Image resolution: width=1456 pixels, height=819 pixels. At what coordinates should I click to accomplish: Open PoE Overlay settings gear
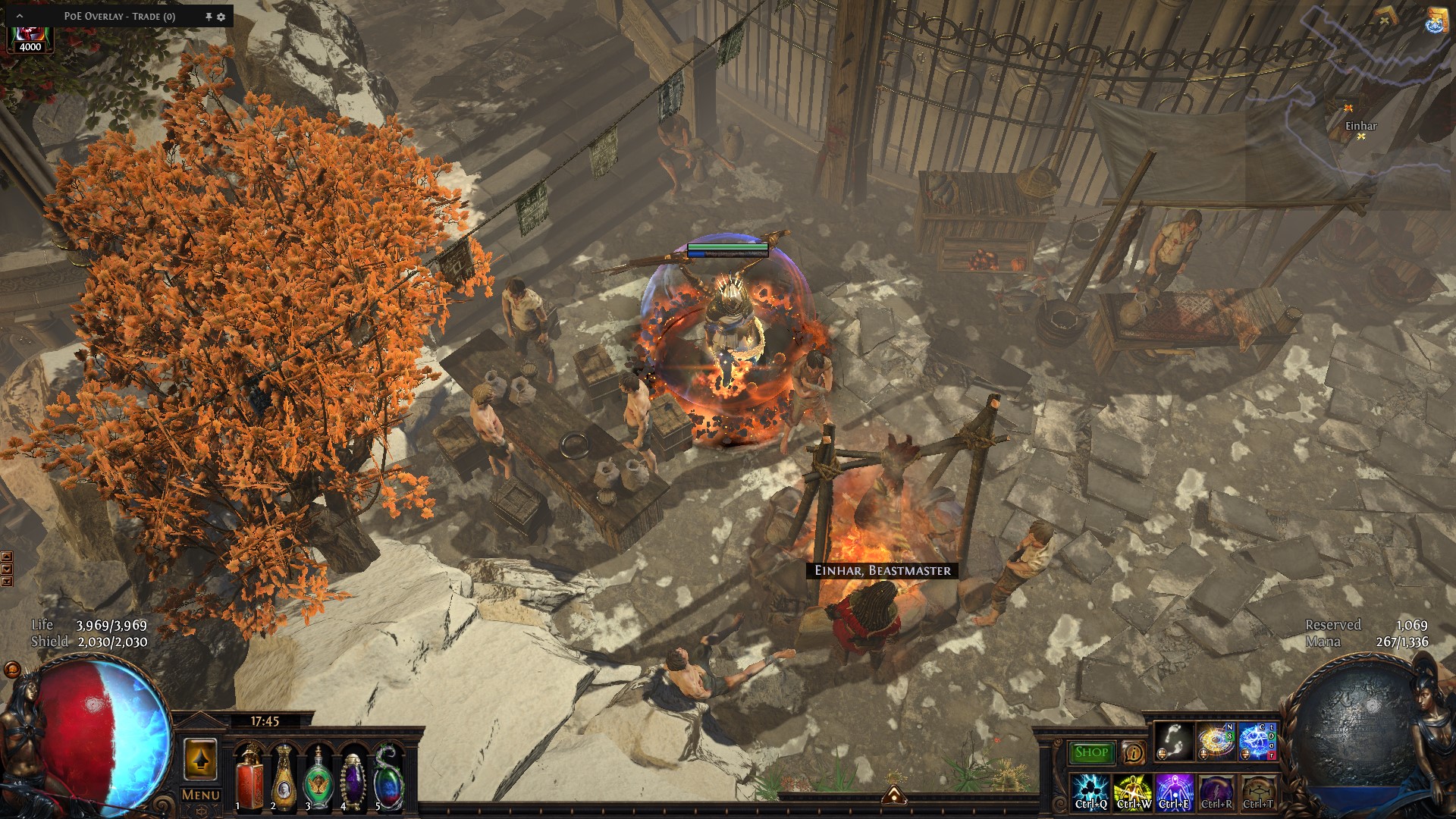pyautogui.click(x=221, y=17)
